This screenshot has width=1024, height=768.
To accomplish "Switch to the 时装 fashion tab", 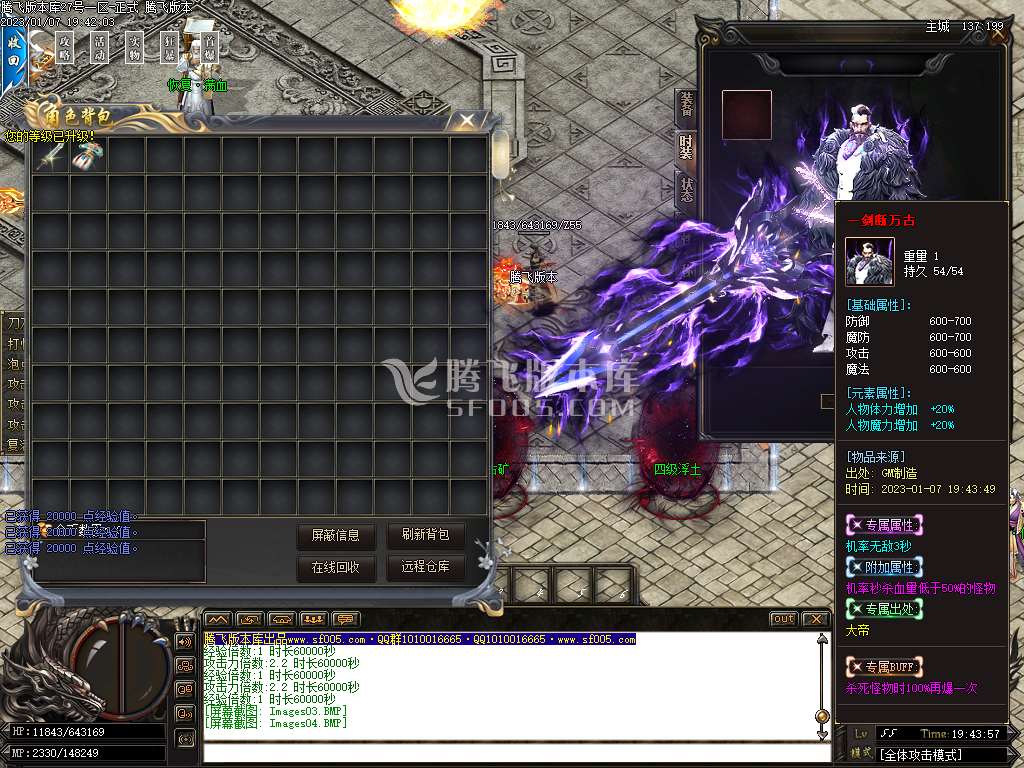I will tap(686, 147).
